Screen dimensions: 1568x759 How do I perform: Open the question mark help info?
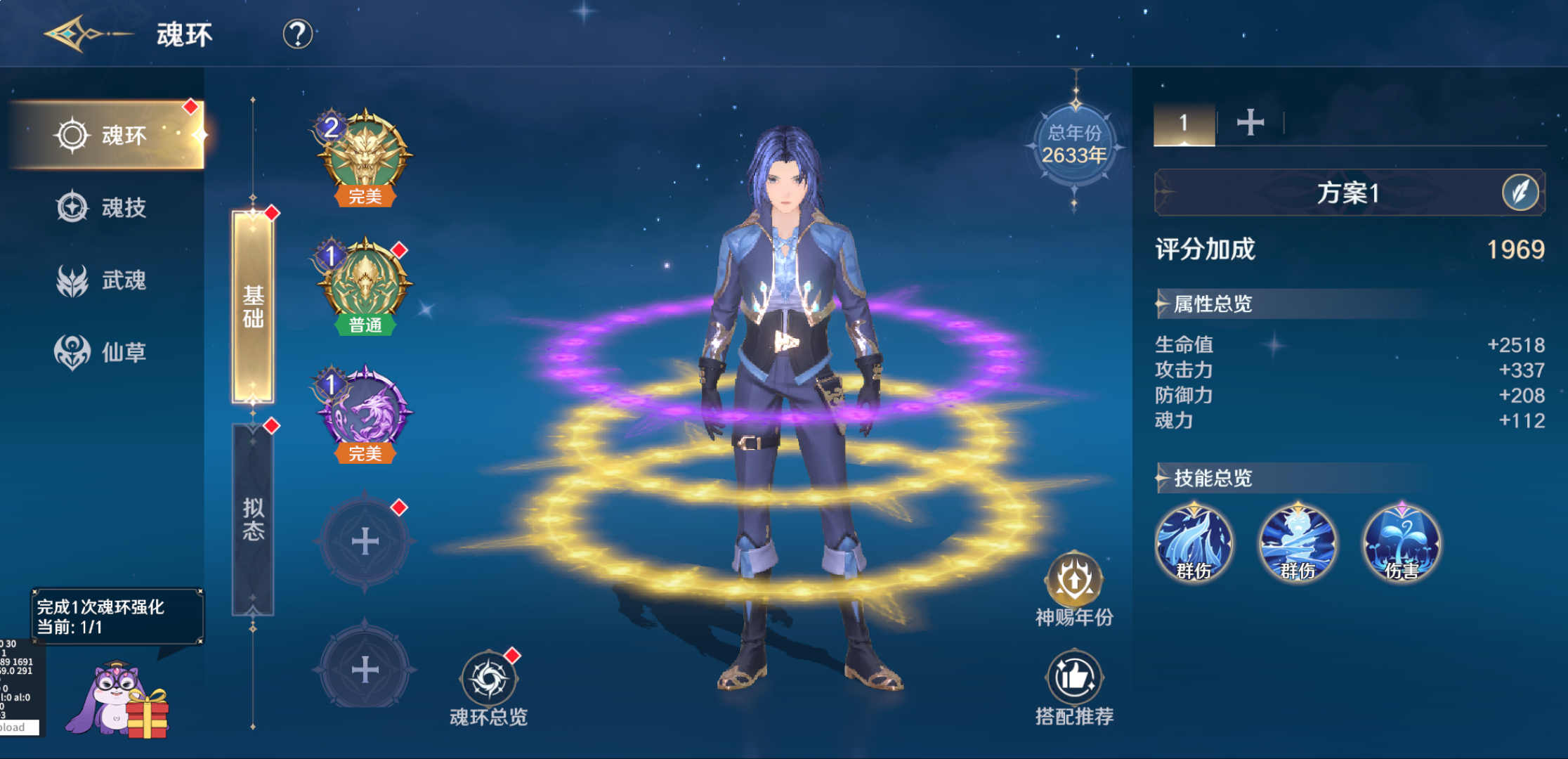pos(297,34)
